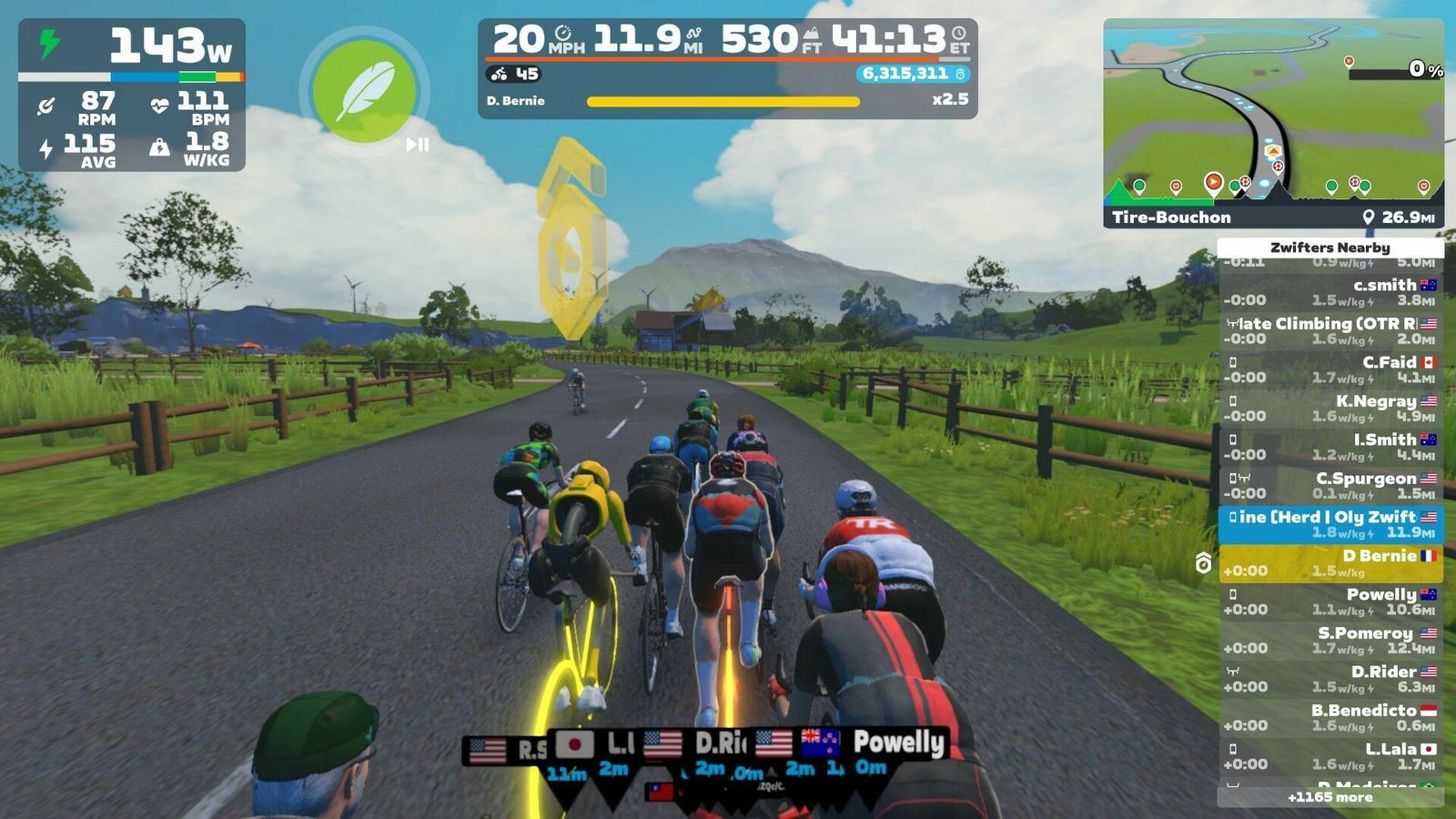The width and height of the screenshot is (1456, 819).
Task: Pick B.Benedicto from the Zwifters Nearby list
Action: [1330, 718]
